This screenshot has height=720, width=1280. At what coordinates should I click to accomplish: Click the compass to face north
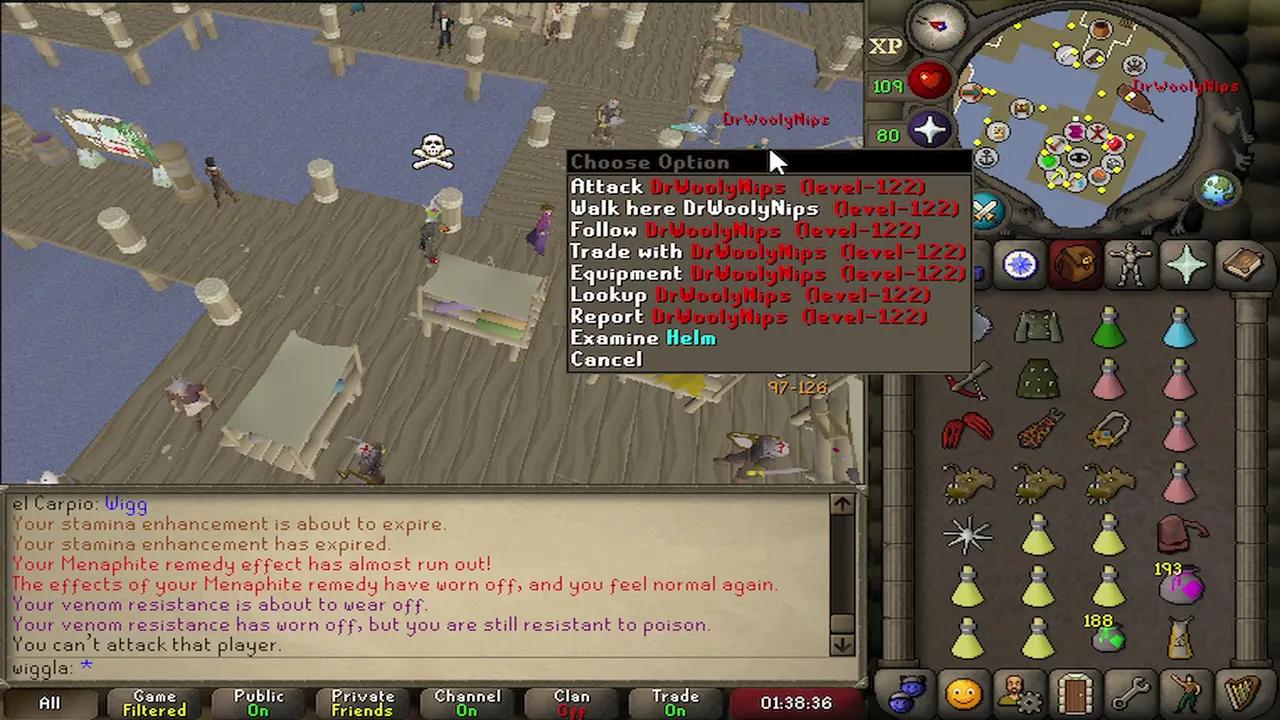point(938,28)
